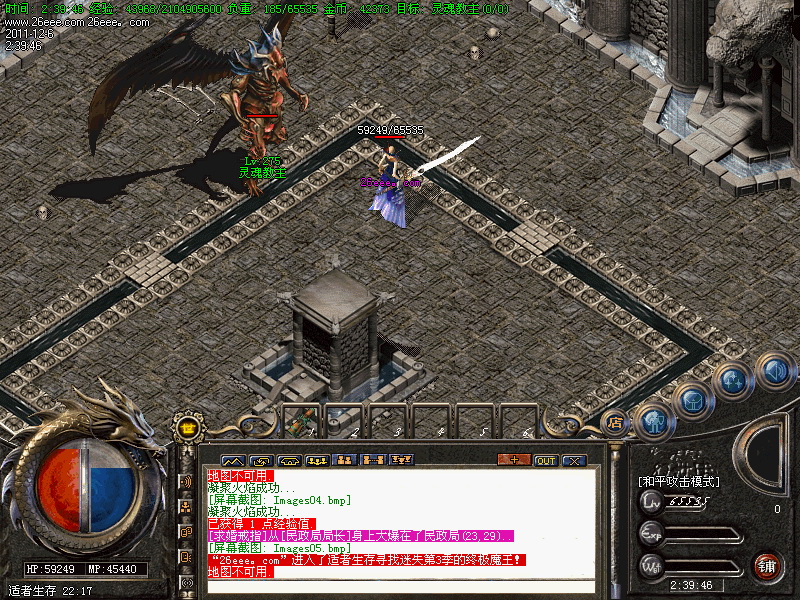The width and height of the screenshot is (800, 600).
Task: Toggle the sound-wave chat filter on sidebar
Action: click(x=186, y=481)
